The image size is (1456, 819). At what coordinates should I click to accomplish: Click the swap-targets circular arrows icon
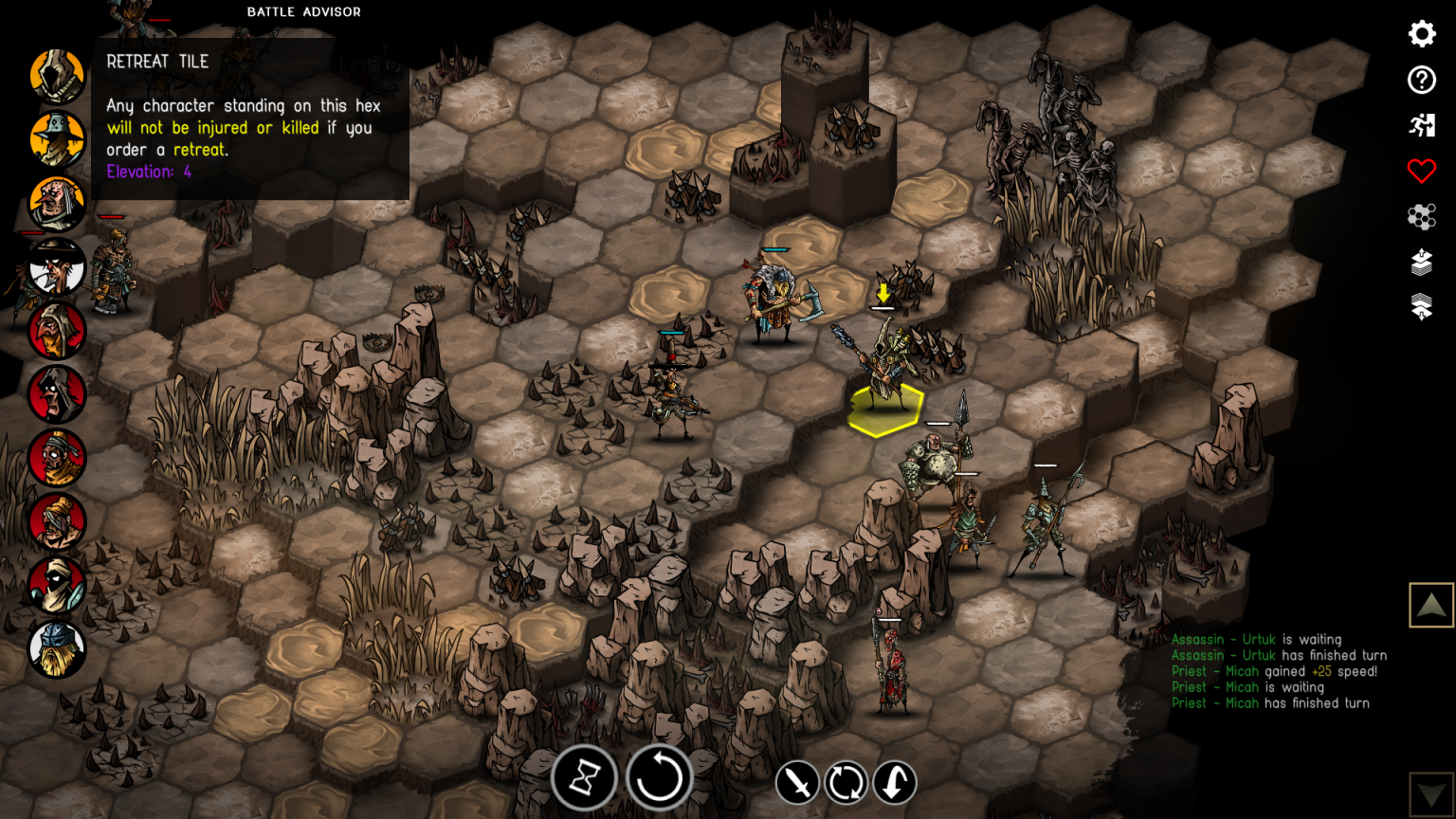pos(846,782)
